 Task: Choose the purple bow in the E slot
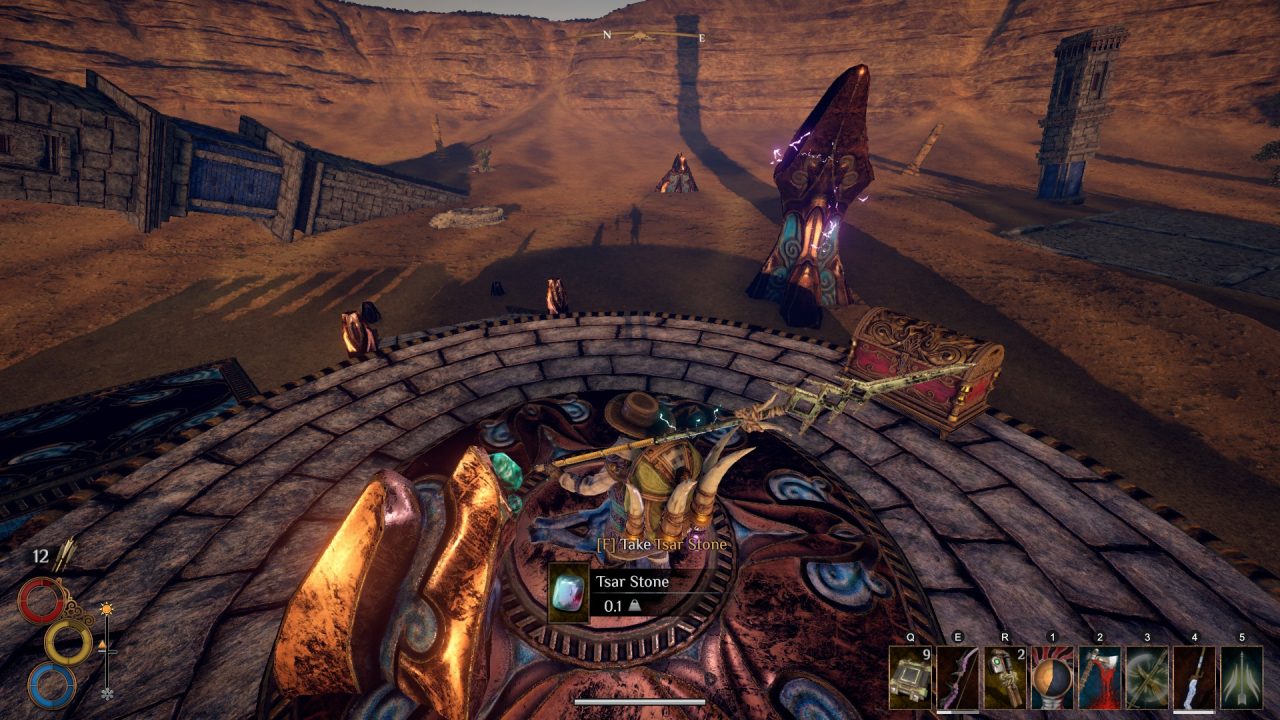957,678
